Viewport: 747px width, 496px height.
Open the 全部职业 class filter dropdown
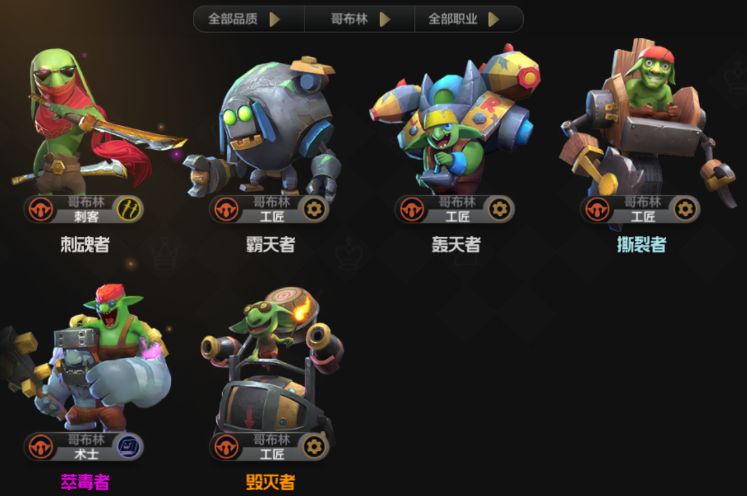462,18
